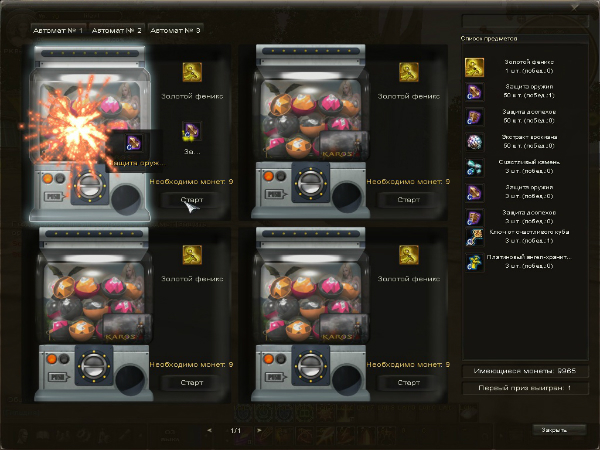This screenshot has width=600, height=450.
Task: Select the Экстракт prize orb icon
Action: pos(474,141)
